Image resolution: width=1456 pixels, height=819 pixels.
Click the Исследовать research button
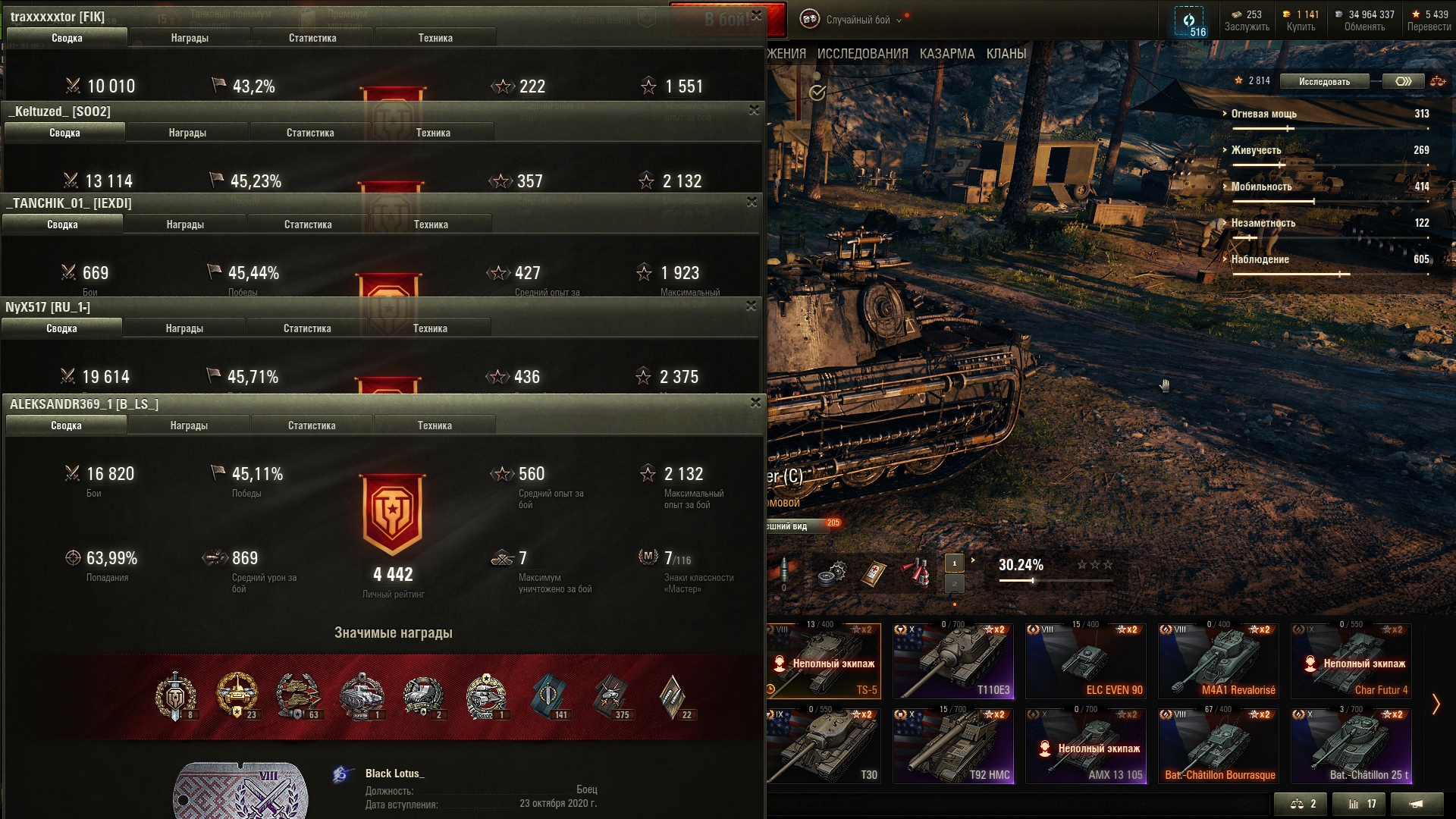coord(1324,81)
